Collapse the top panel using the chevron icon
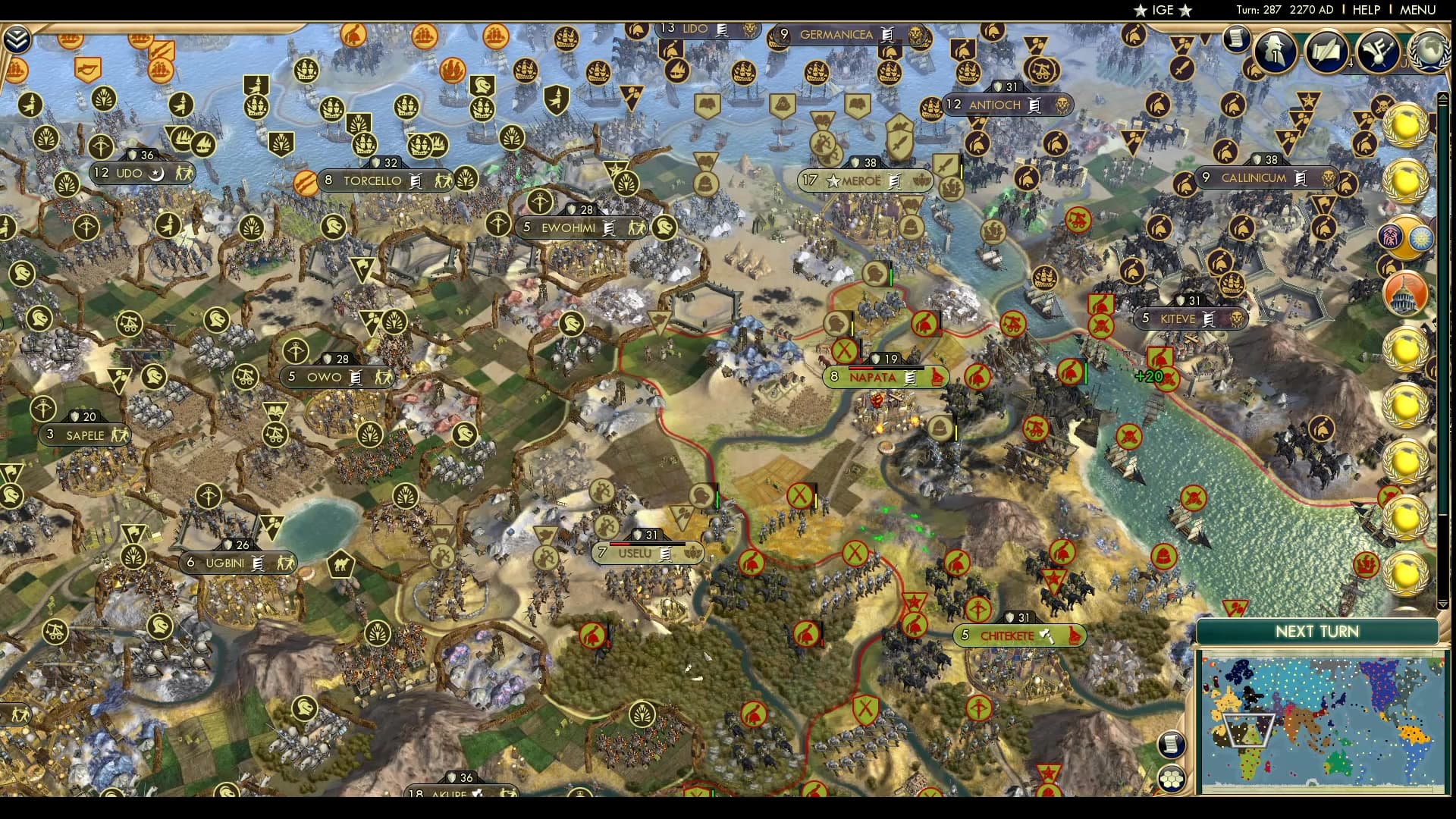 pyautogui.click(x=18, y=36)
